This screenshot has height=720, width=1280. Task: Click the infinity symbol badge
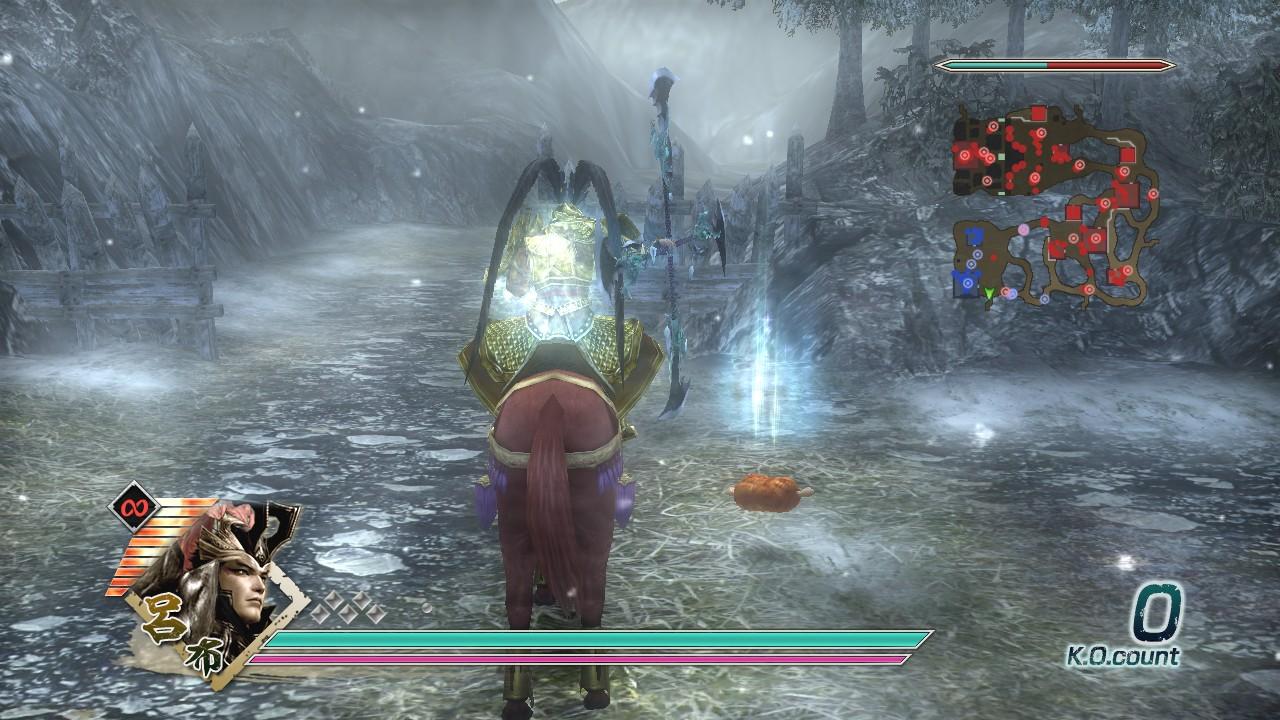click(x=129, y=507)
